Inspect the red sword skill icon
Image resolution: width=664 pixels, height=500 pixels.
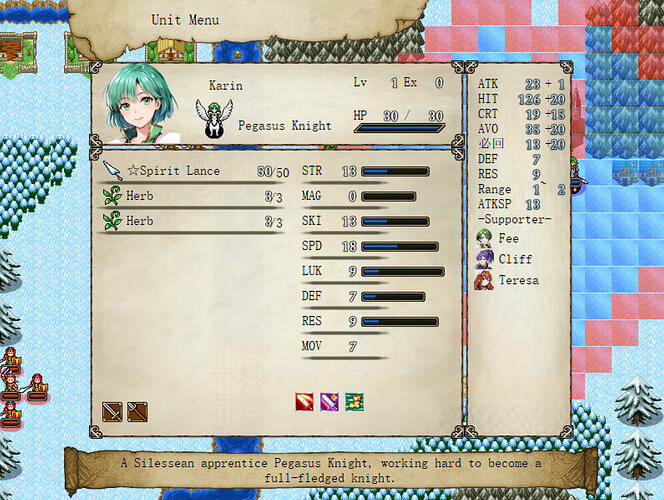coord(305,402)
